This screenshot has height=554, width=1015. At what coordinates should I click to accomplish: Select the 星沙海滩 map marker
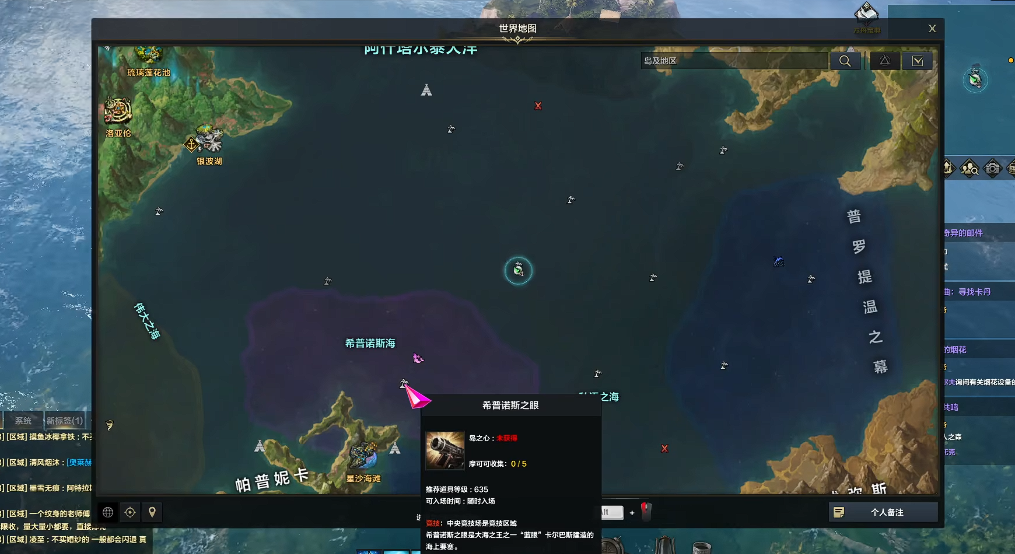pos(363,456)
